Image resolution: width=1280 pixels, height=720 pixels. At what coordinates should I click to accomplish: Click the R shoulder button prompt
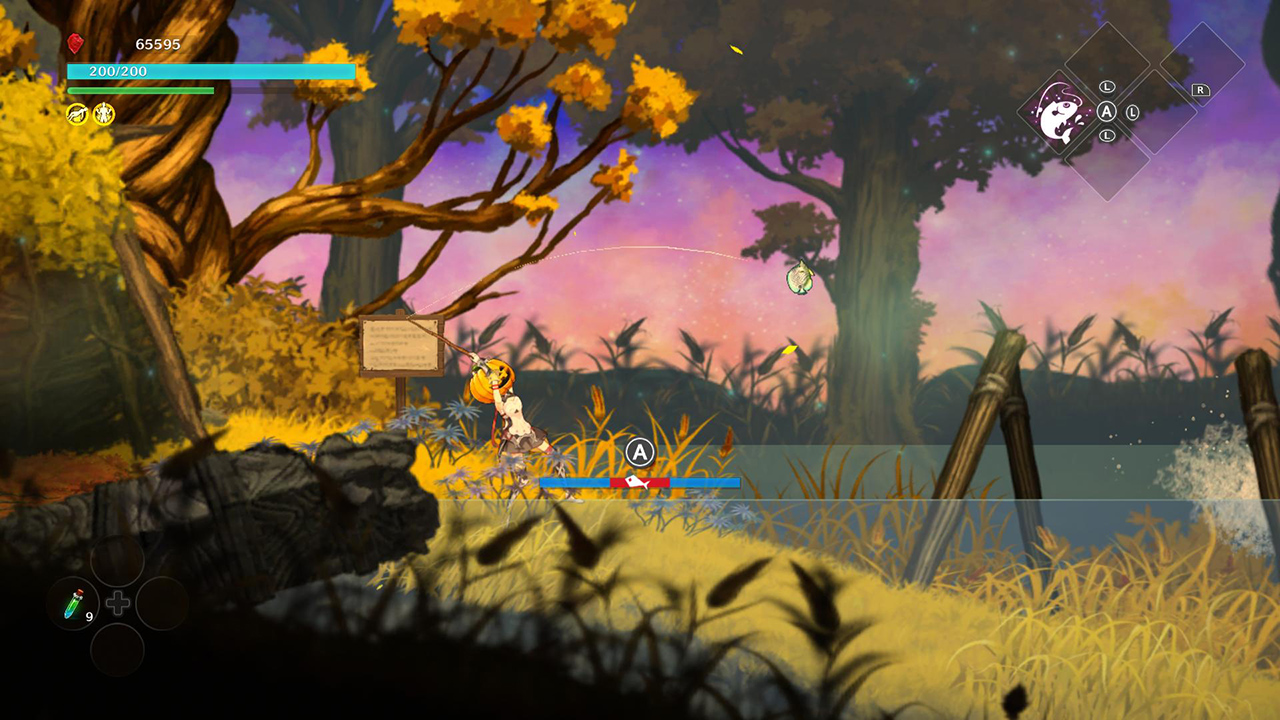1201,91
